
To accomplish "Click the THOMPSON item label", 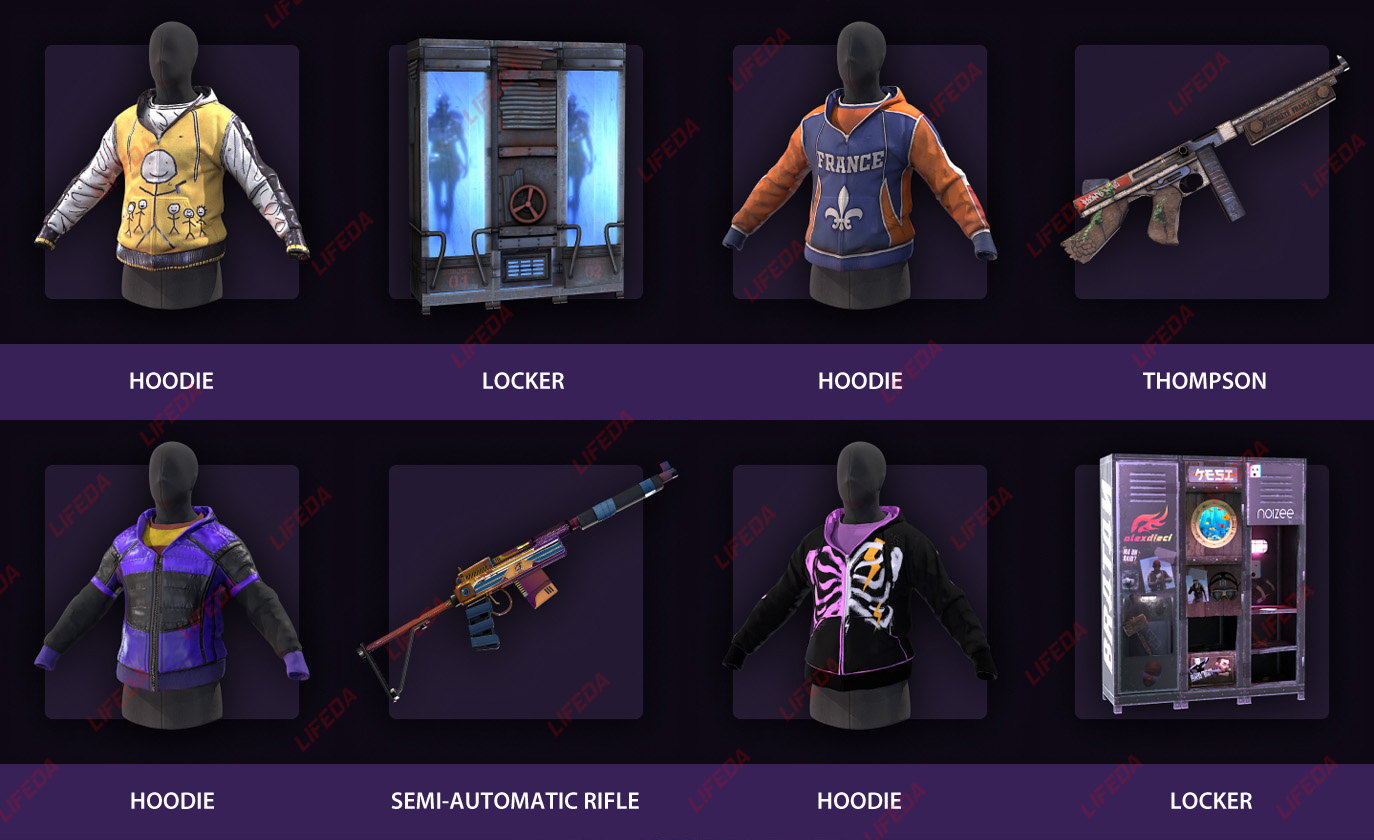I will tap(1205, 381).
